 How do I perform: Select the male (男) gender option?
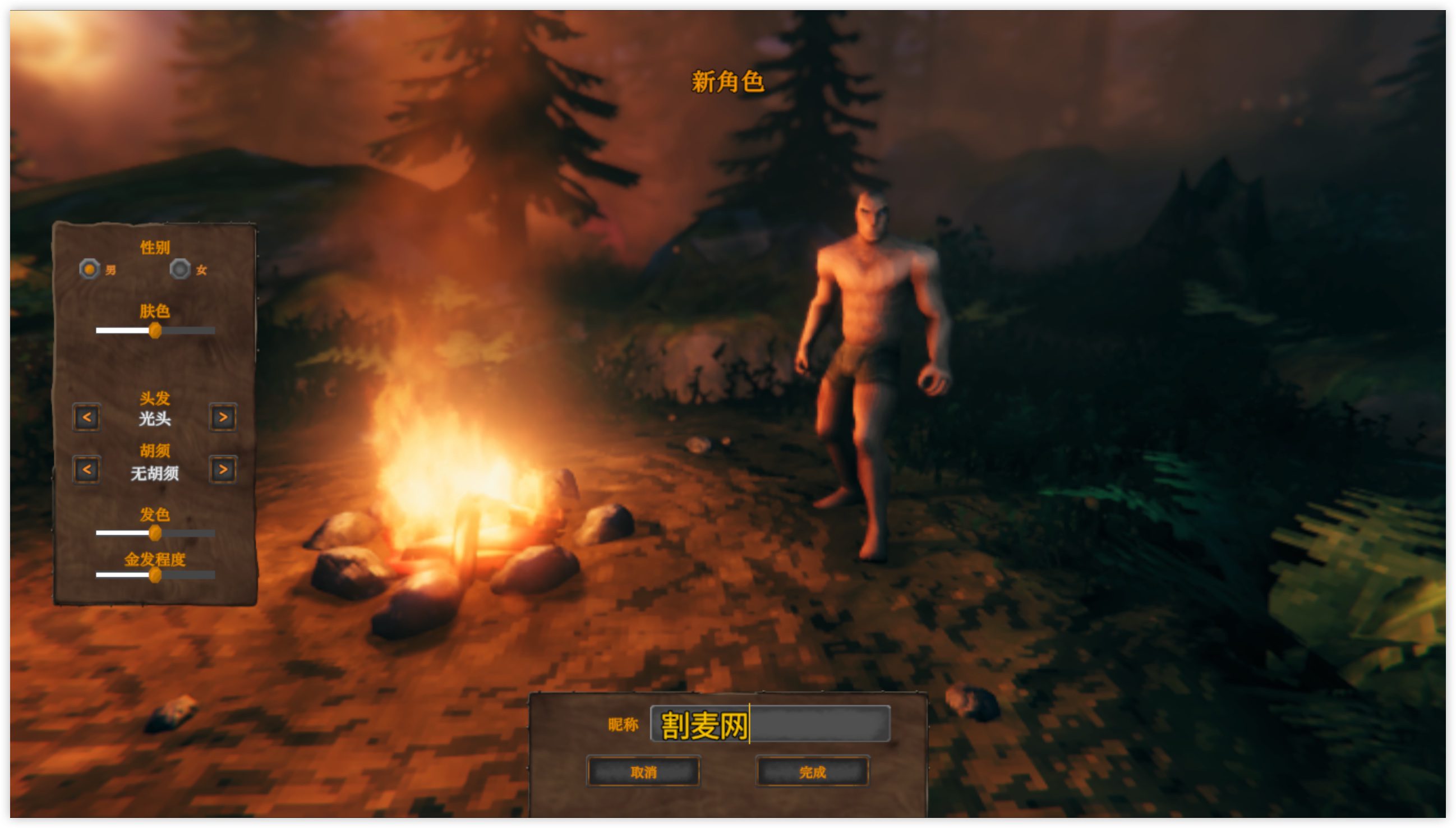point(89,268)
